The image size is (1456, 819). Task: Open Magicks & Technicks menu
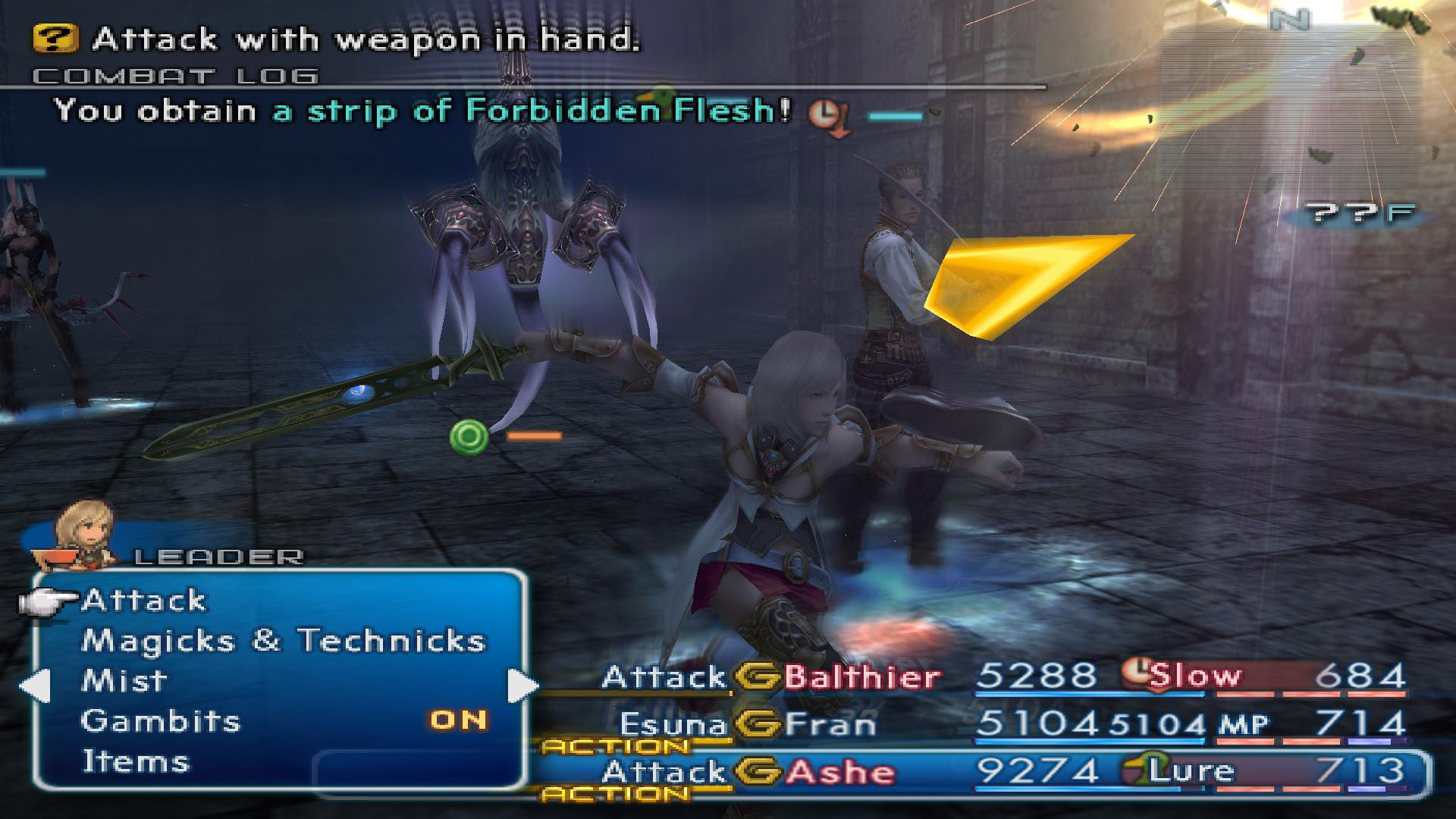(283, 641)
